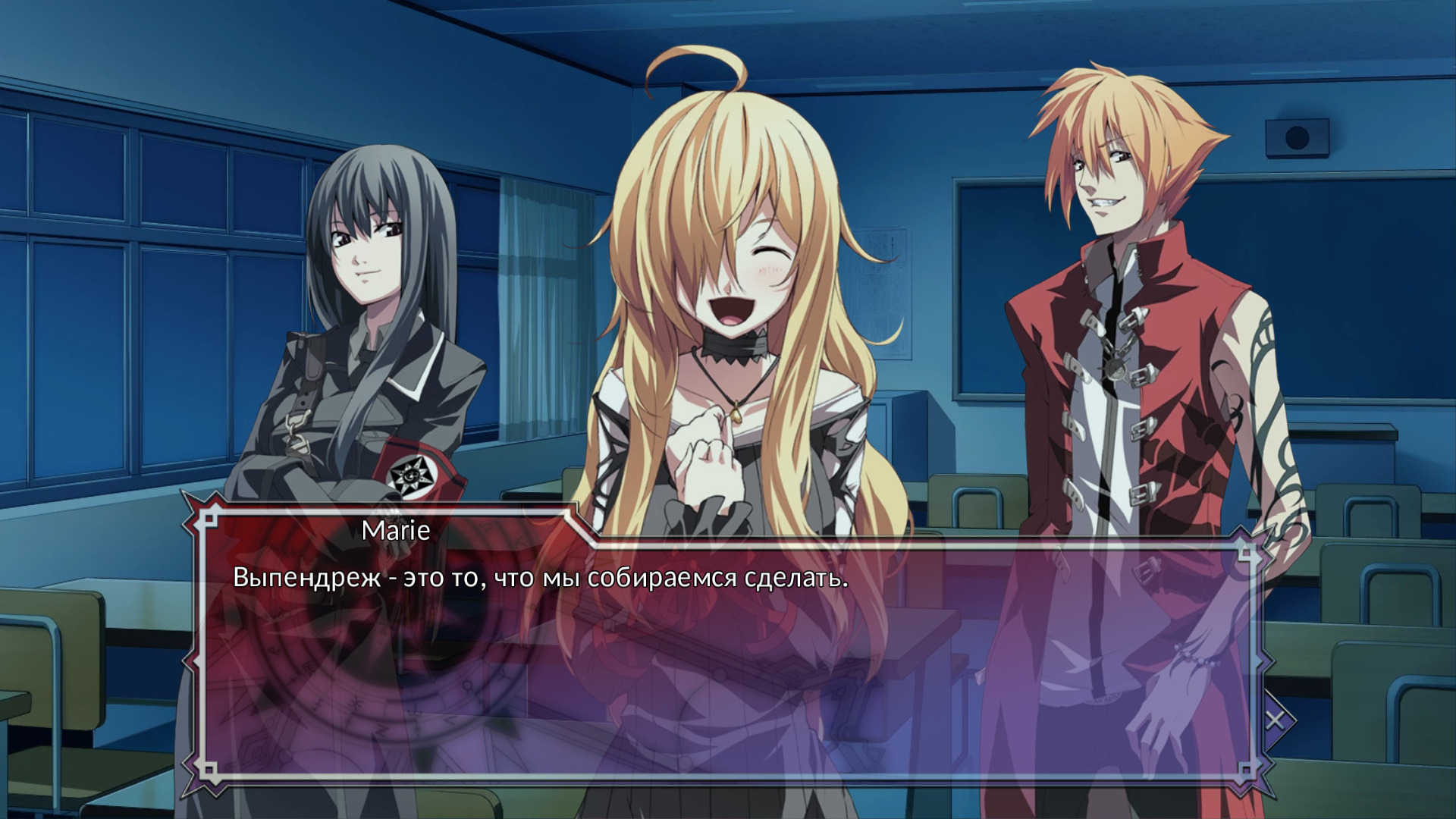Hide the dialogue box with the X button
Viewport: 1456px width, 819px height.
point(1276,719)
